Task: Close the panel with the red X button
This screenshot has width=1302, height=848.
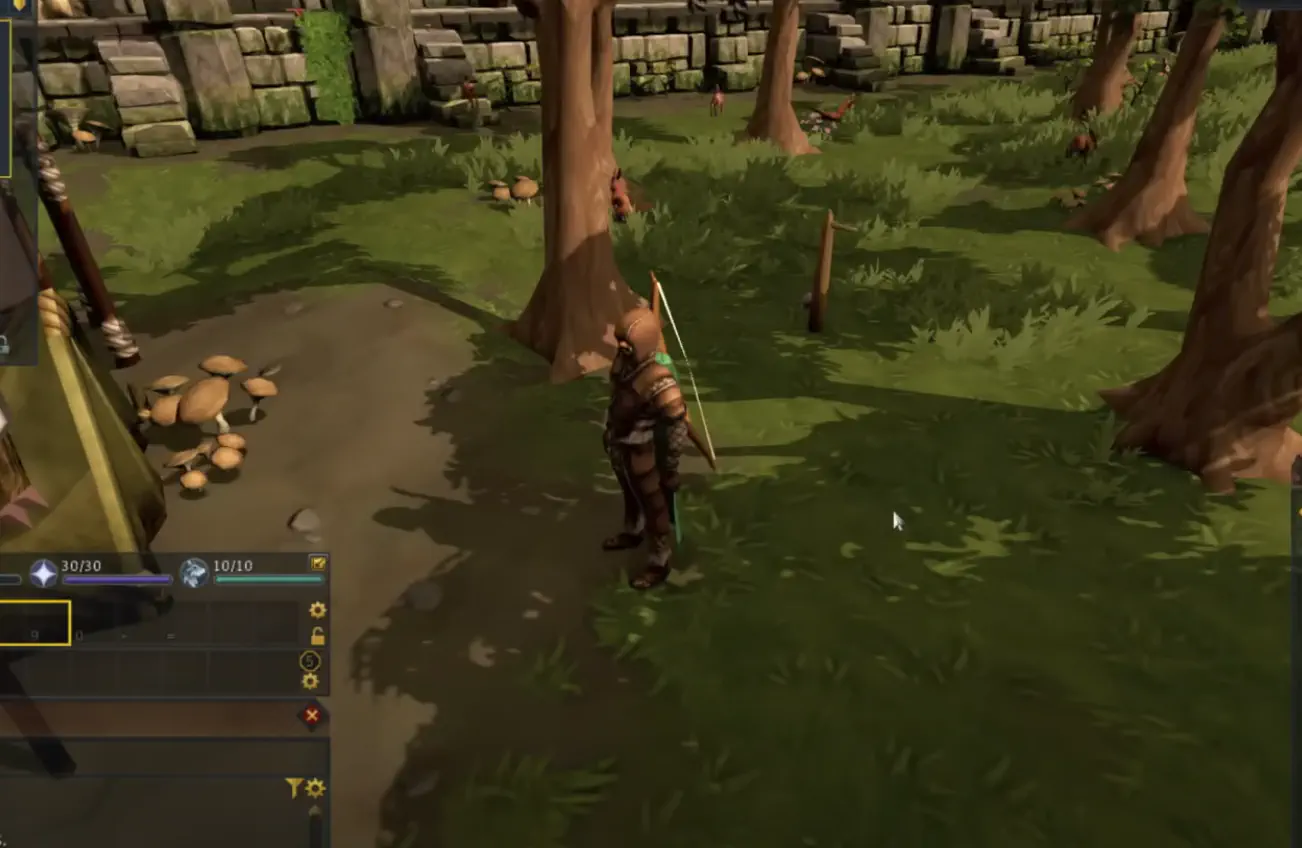Action: click(313, 715)
